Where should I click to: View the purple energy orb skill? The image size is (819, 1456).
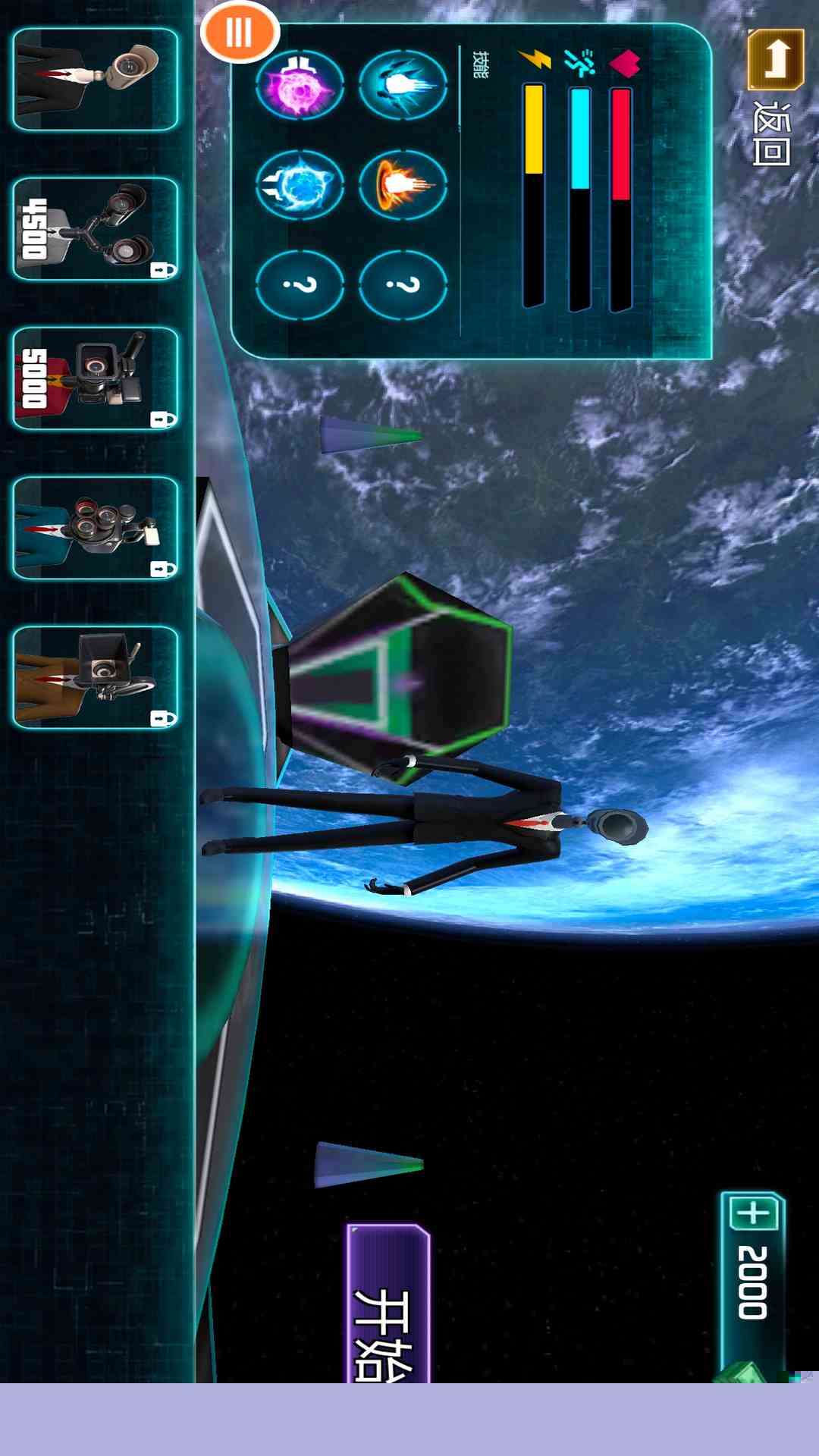[300, 84]
